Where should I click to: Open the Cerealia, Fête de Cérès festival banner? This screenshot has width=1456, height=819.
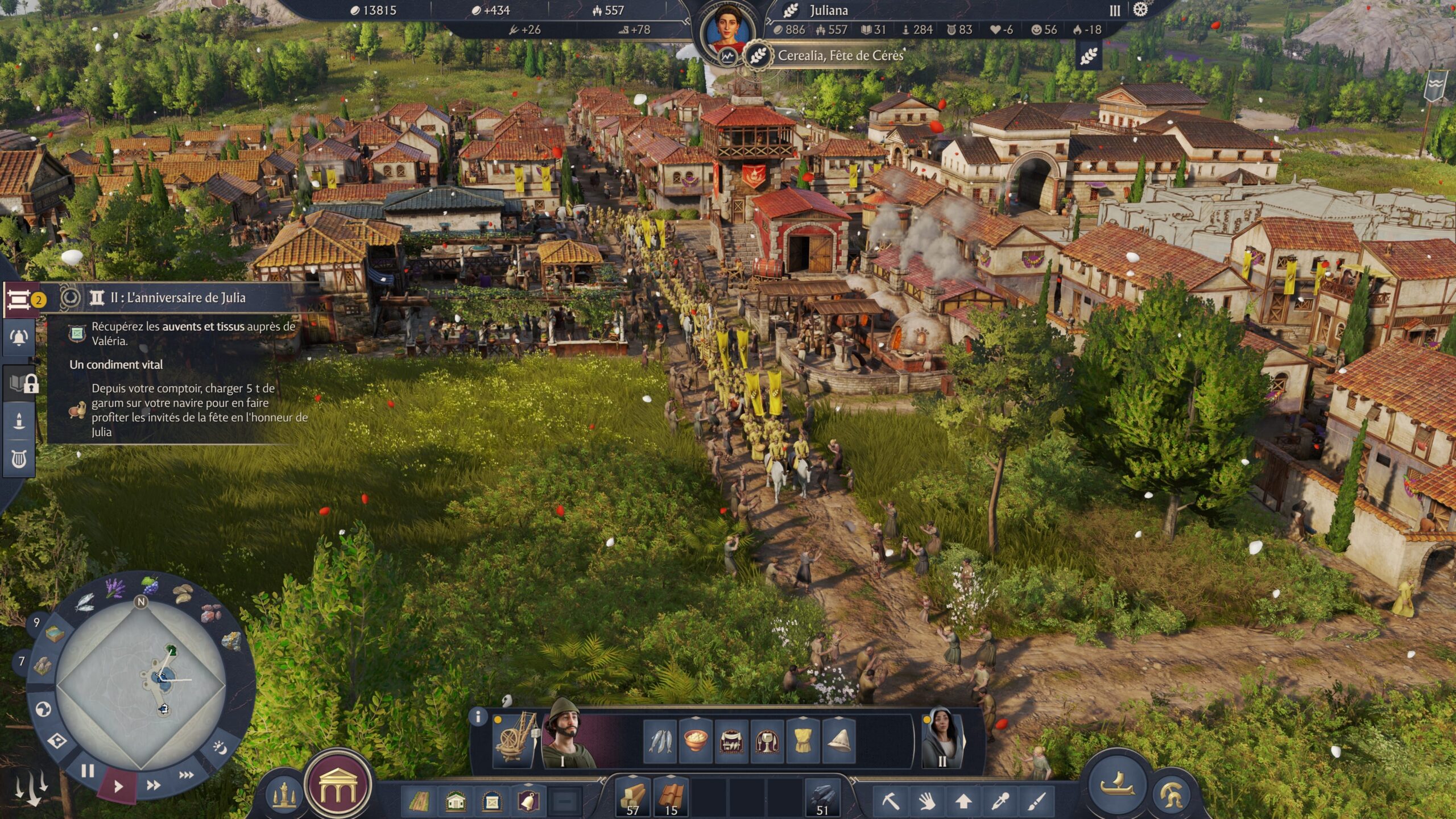point(840,56)
